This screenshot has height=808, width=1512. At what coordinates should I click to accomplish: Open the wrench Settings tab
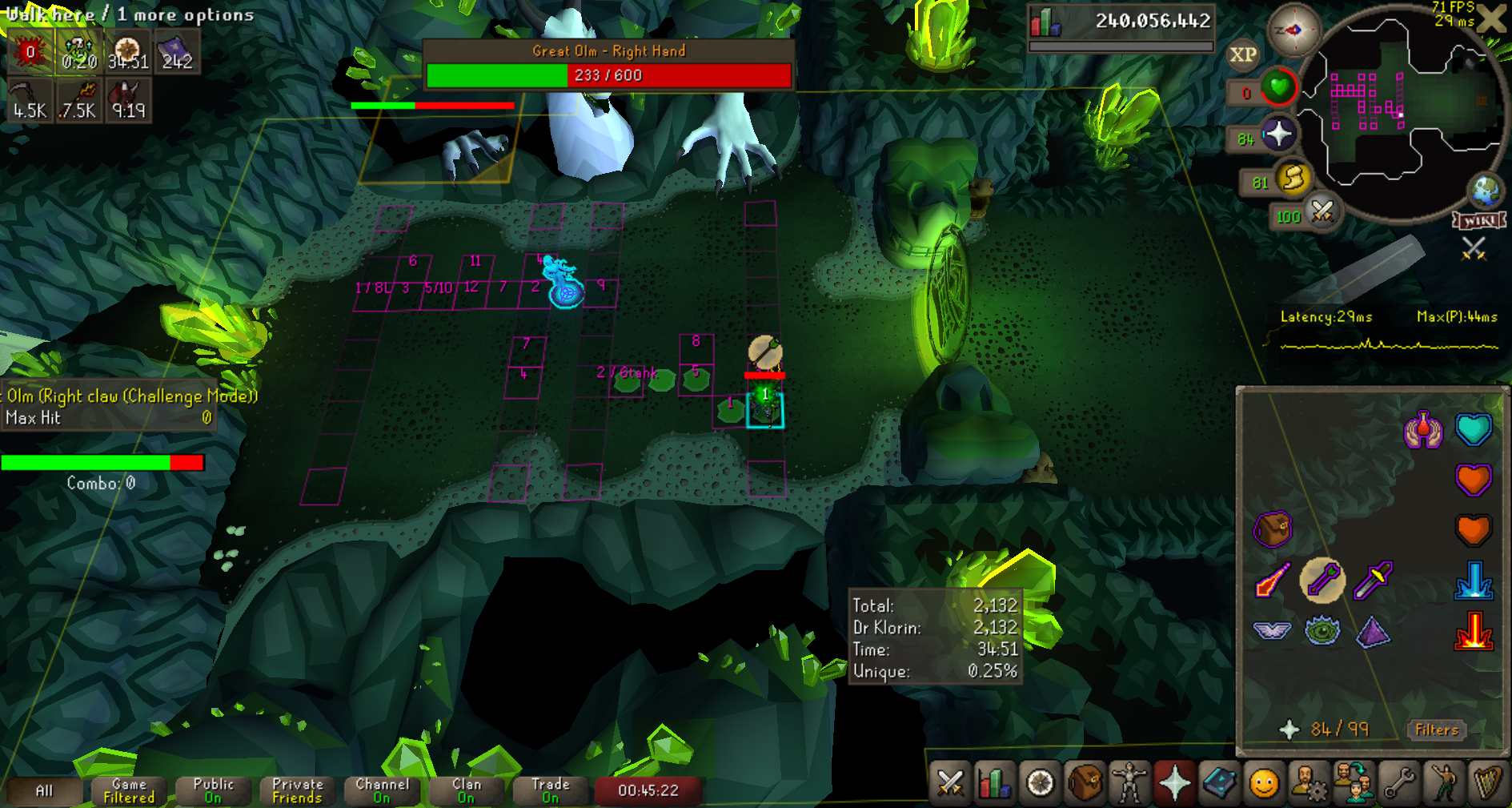[x=1399, y=782]
